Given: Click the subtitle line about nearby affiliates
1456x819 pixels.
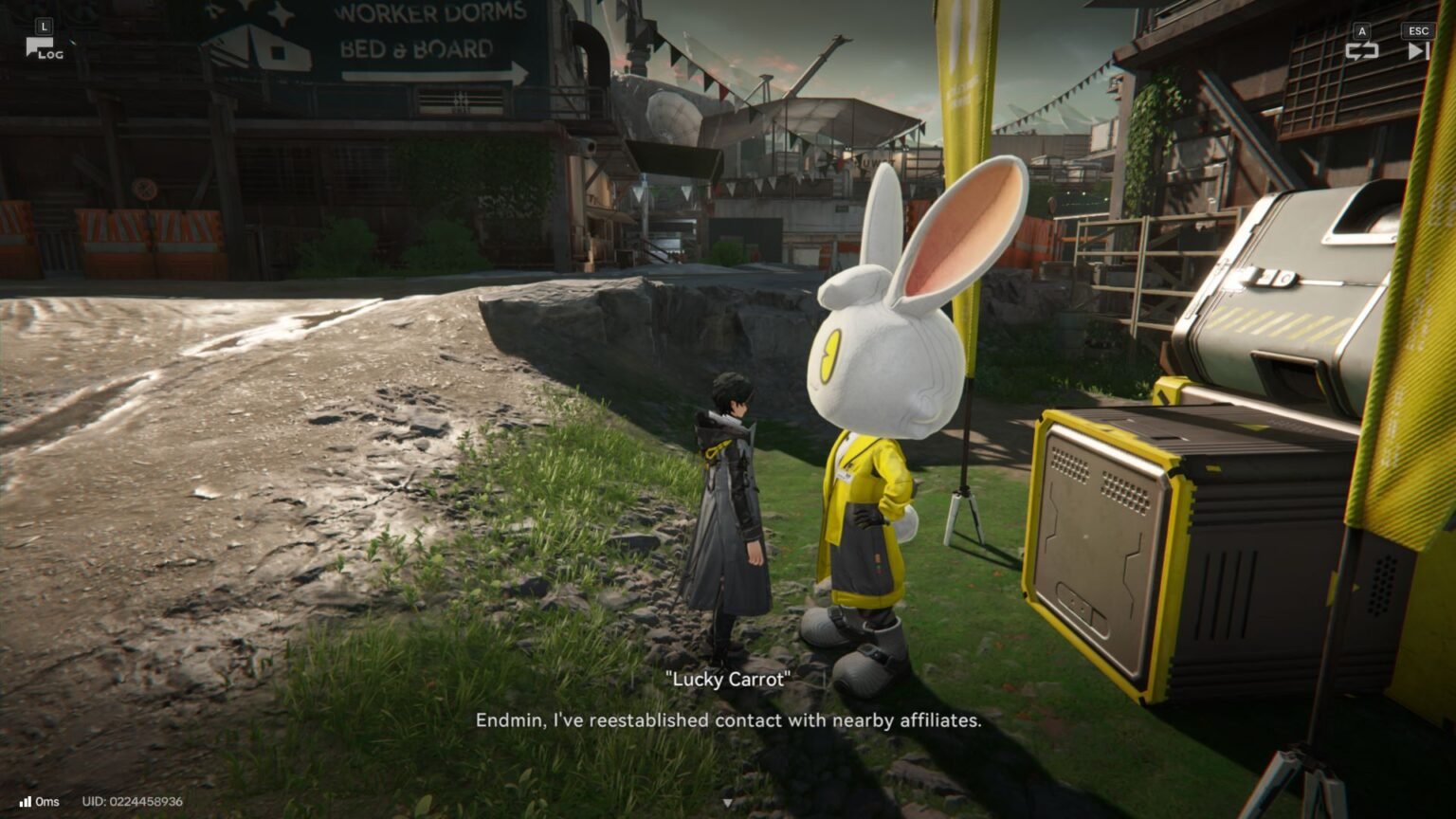Looking at the screenshot, I should point(729,720).
